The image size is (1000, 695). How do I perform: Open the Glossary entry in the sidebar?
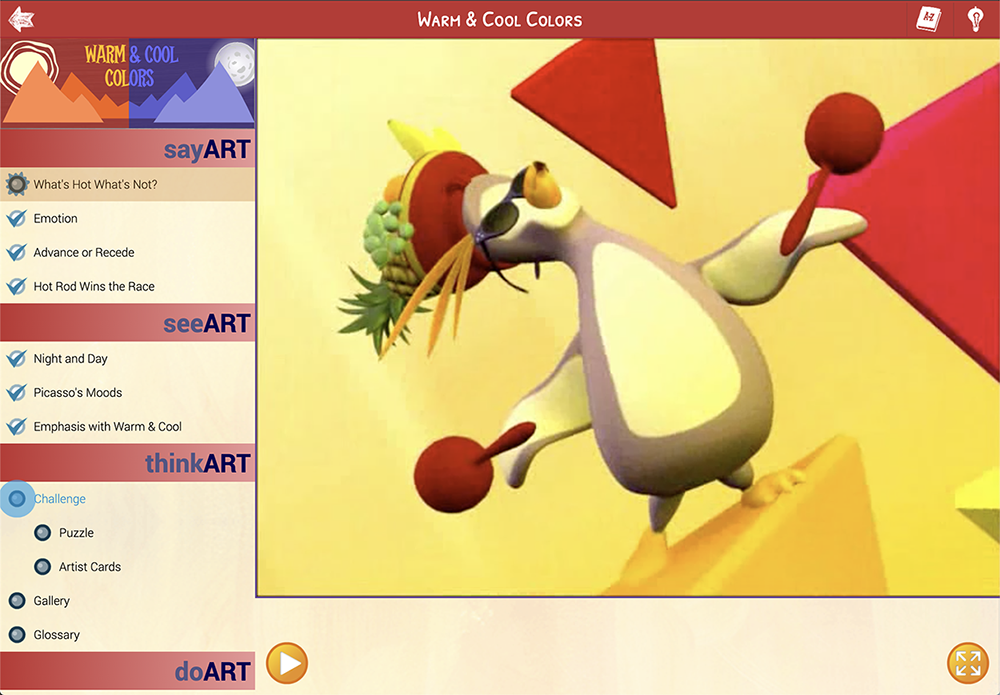pyautogui.click(x=56, y=635)
